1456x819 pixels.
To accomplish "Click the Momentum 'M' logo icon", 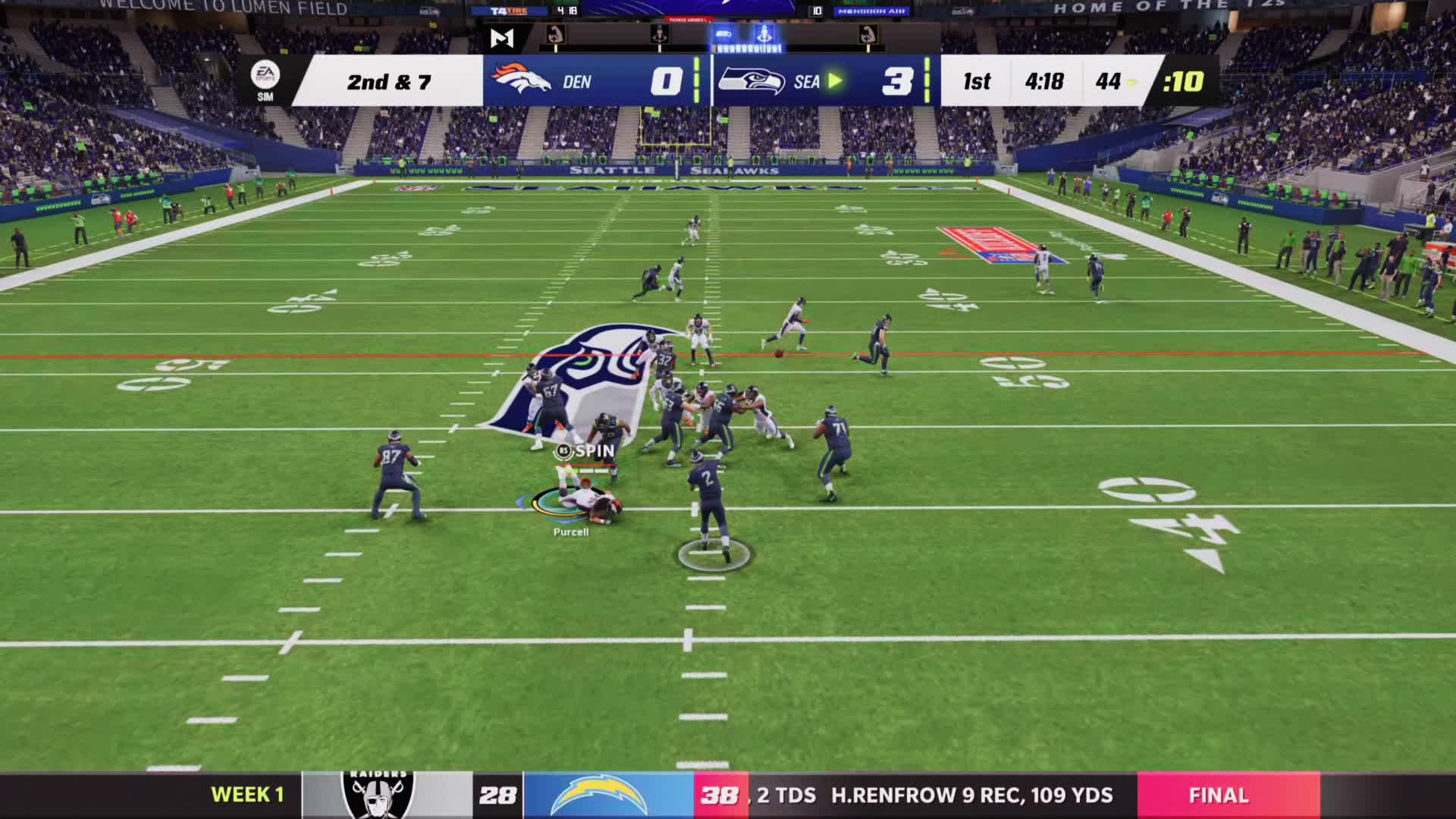I will (502, 37).
